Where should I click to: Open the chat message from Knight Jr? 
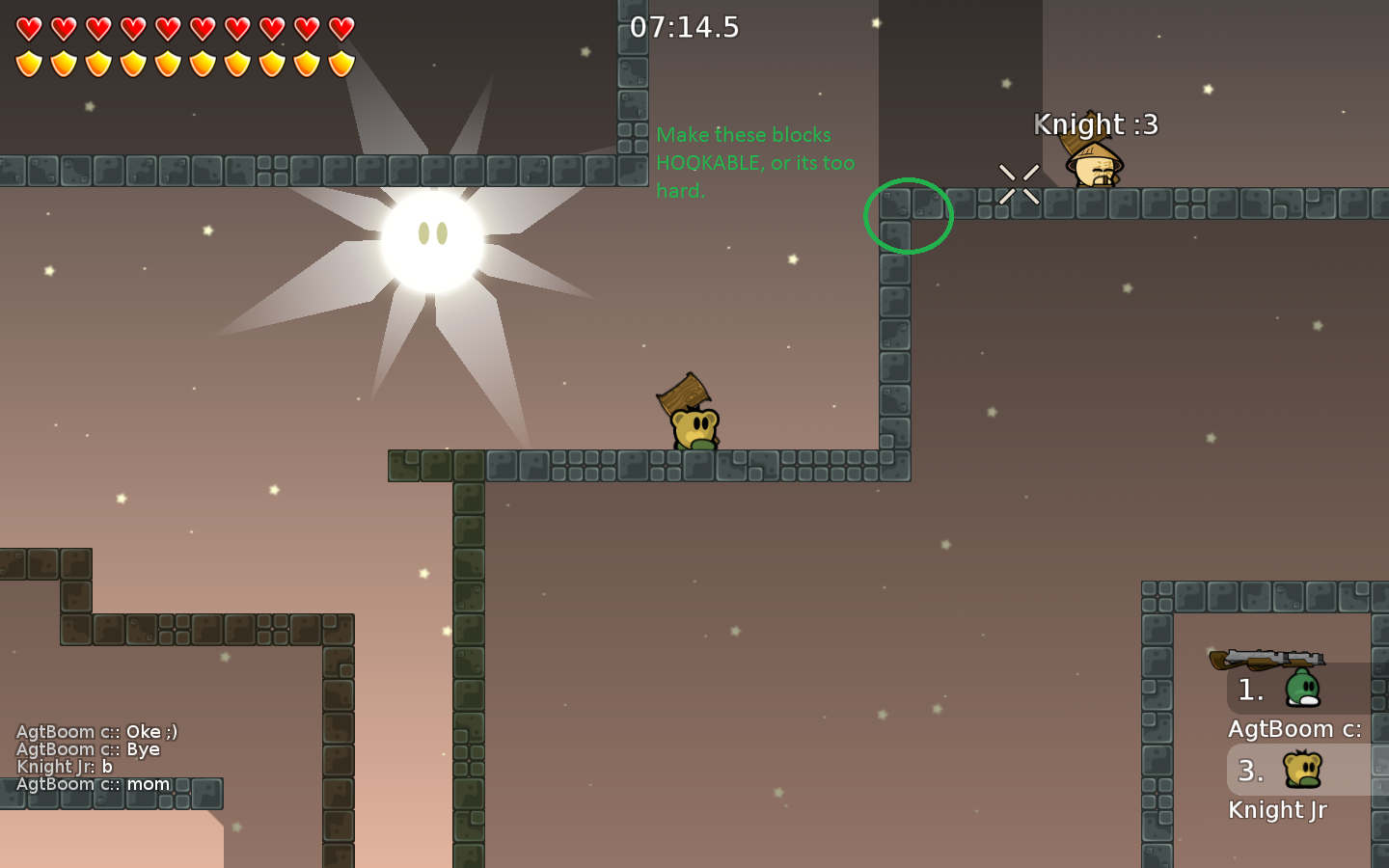(63, 767)
